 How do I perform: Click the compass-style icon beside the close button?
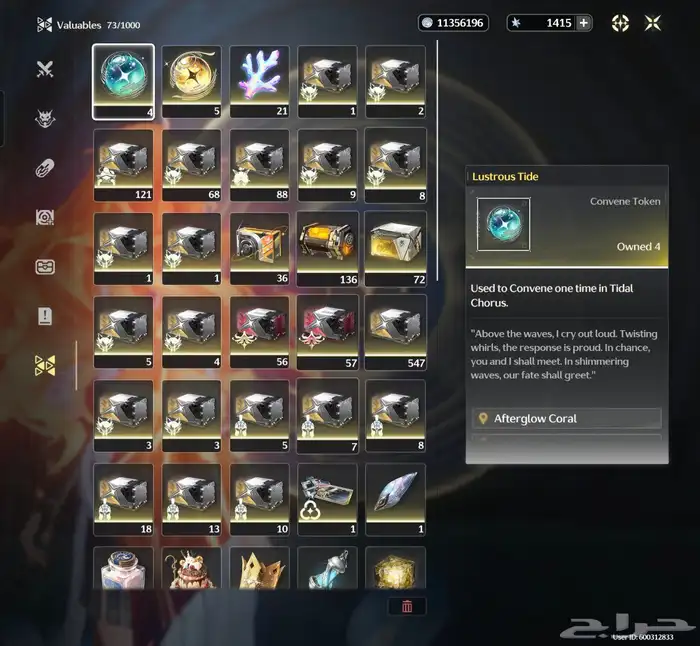click(620, 23)
